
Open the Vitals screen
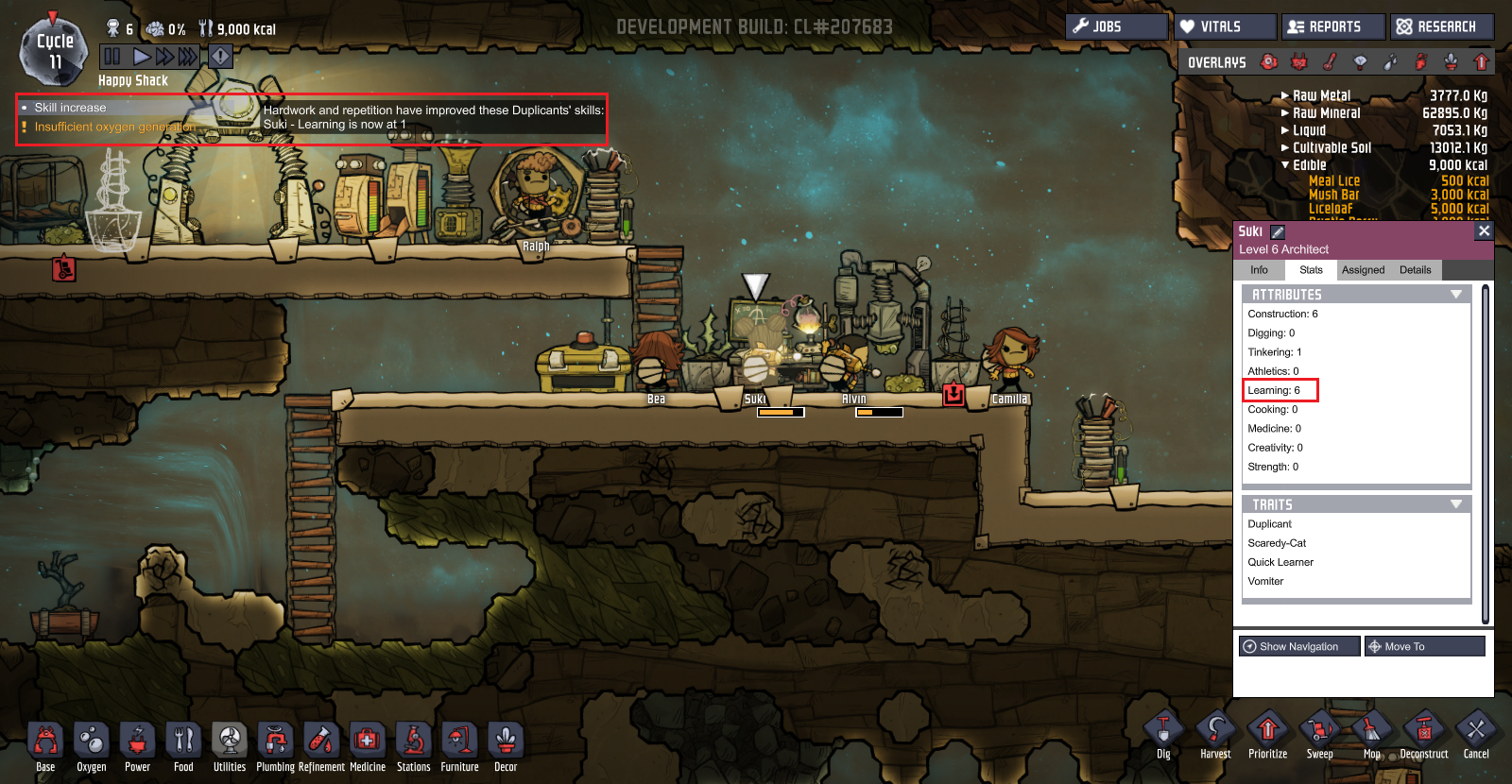[x=1225, y=26]
